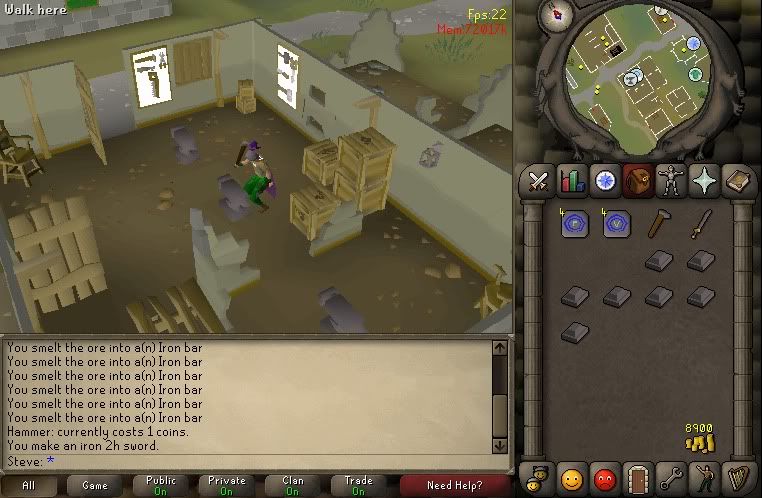Open the Prayer tab

click(703, 181)
